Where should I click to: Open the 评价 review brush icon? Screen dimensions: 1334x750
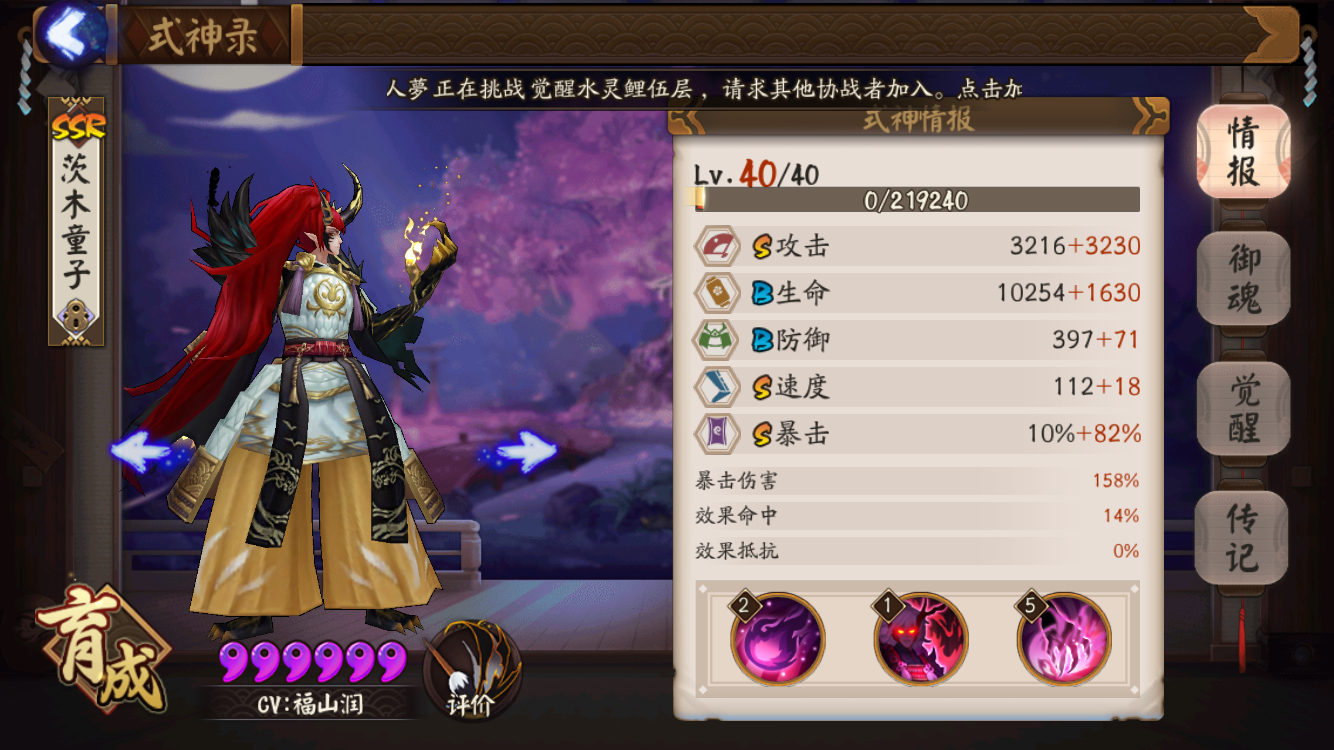pos(471,668)
